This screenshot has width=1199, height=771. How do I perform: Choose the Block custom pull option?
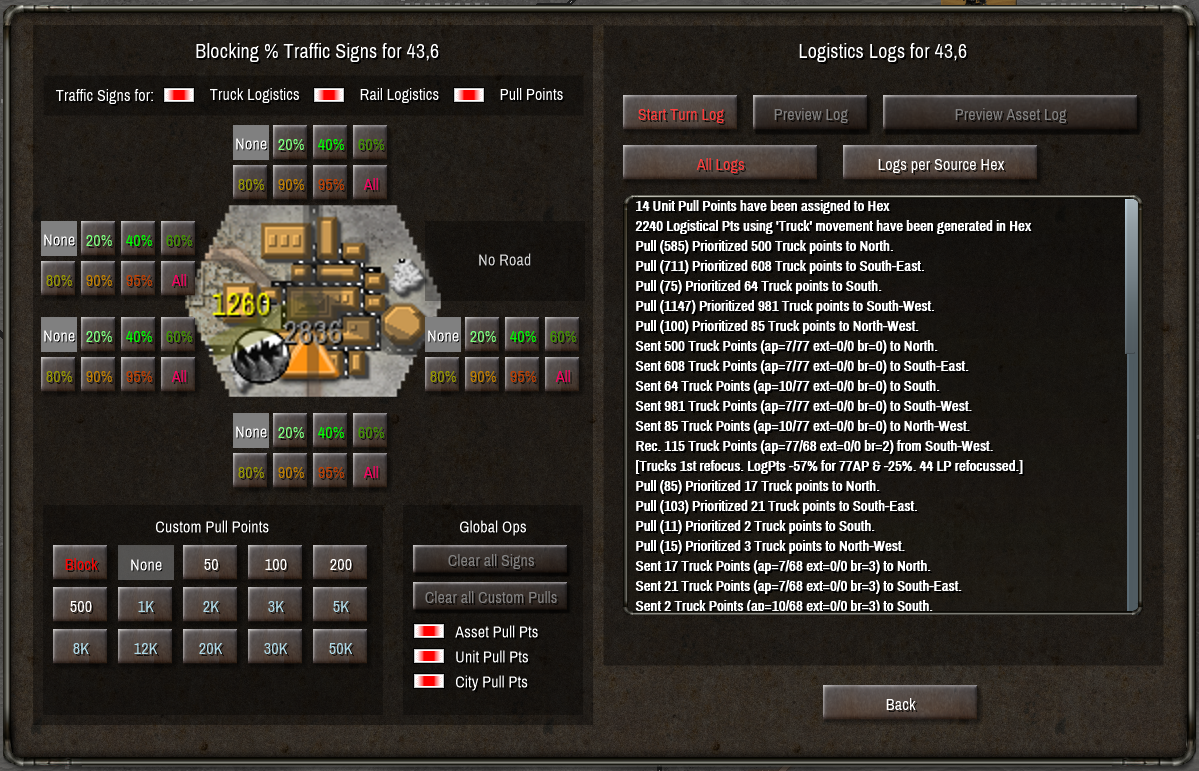pyautogui.click(x=82, y=564)
